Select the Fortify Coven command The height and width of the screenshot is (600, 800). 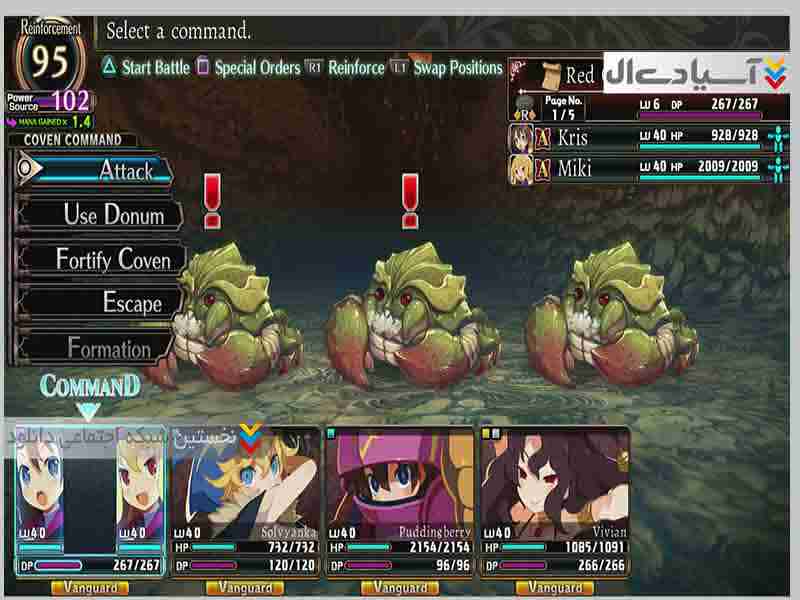(x=105, y=259)
